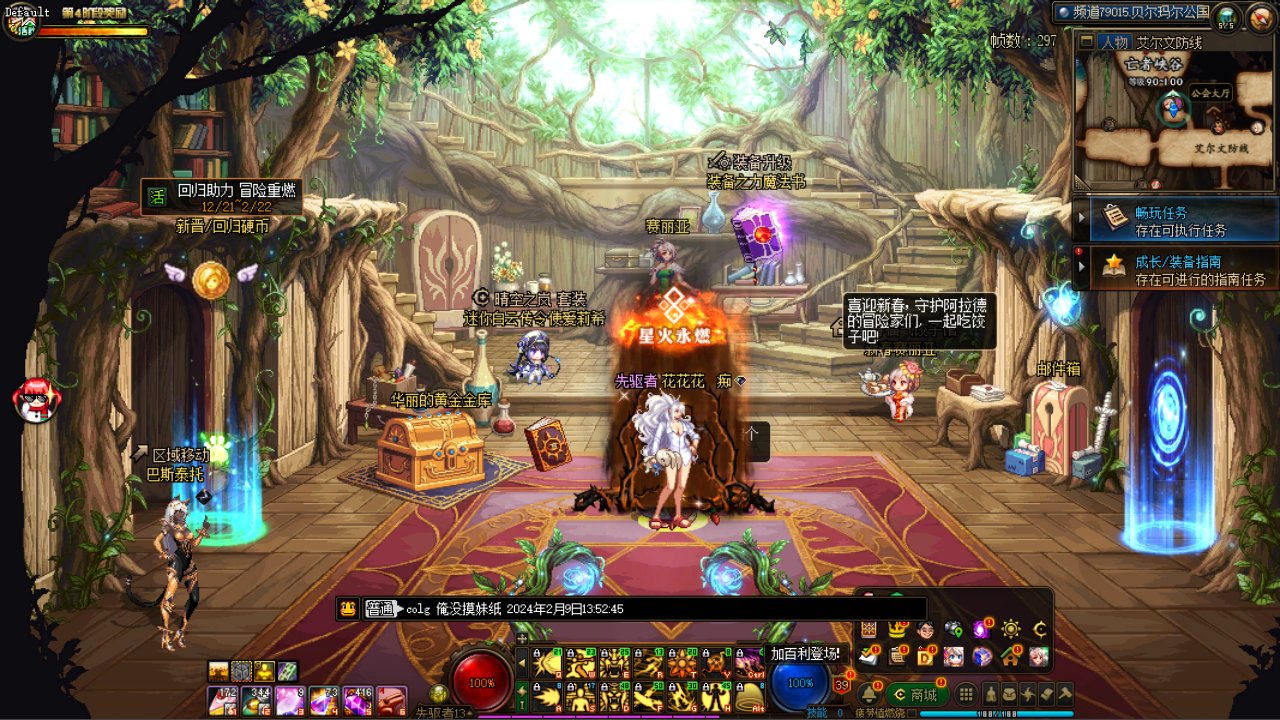Image resolution: width=1280 pixels, height=720 pixels.
Task: Open the grid menu button right of 商城
Action: pos(966,694)
